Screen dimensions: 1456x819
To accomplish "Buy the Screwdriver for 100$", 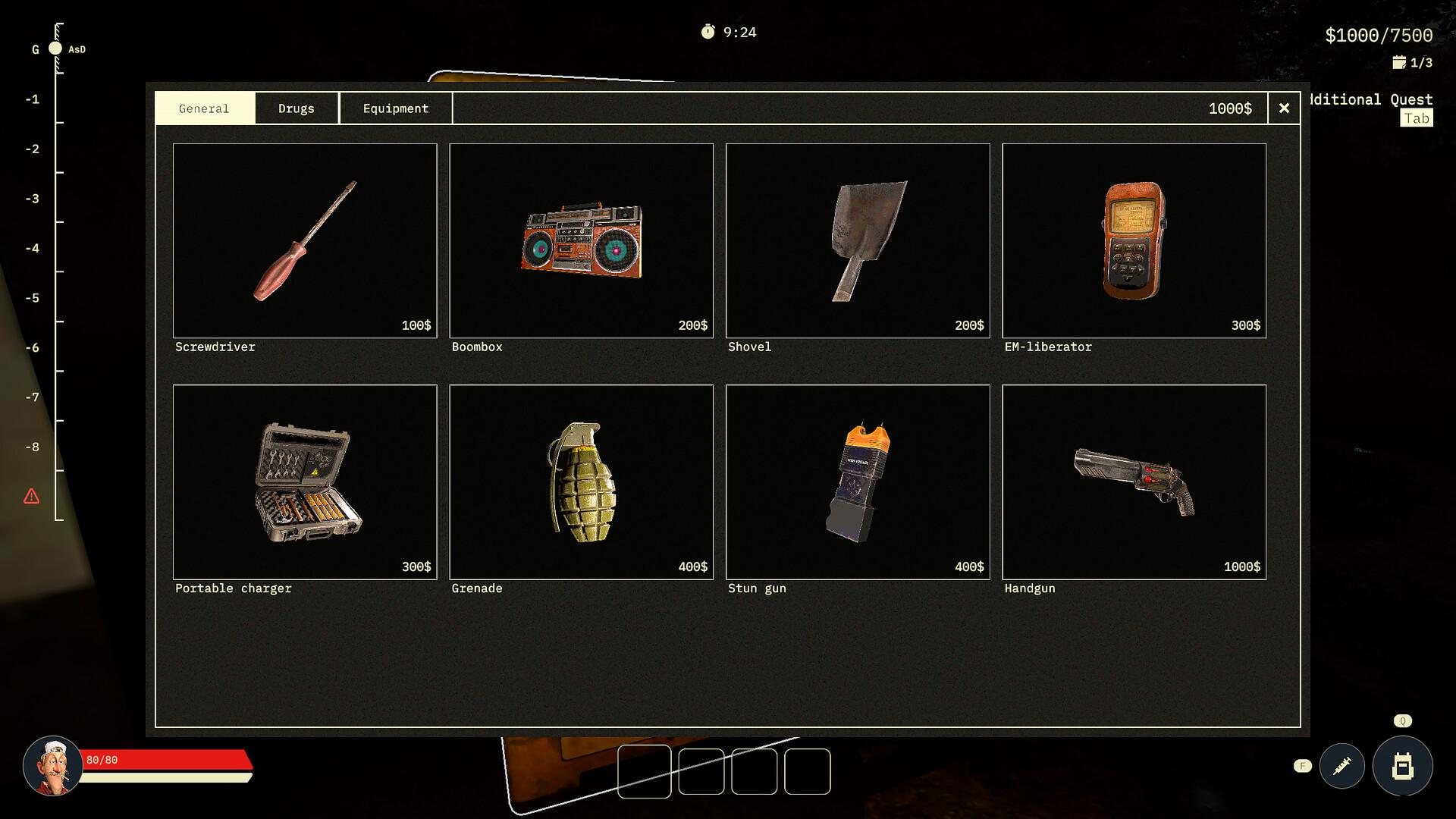I will [x=305, y=240].
